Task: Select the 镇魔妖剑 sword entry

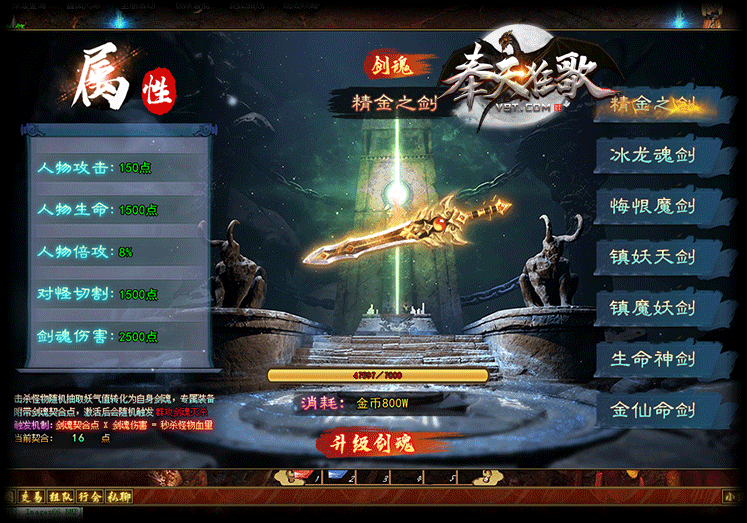Action: 653,307
